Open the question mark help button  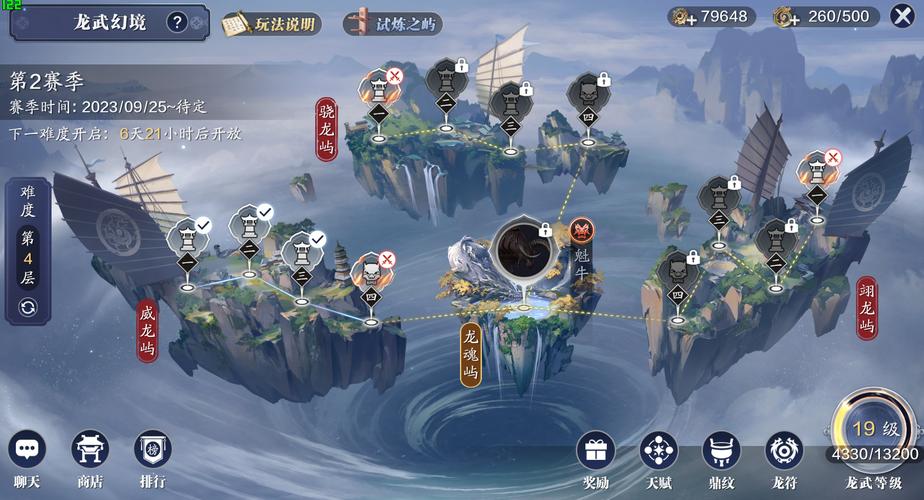coord(177,21)
